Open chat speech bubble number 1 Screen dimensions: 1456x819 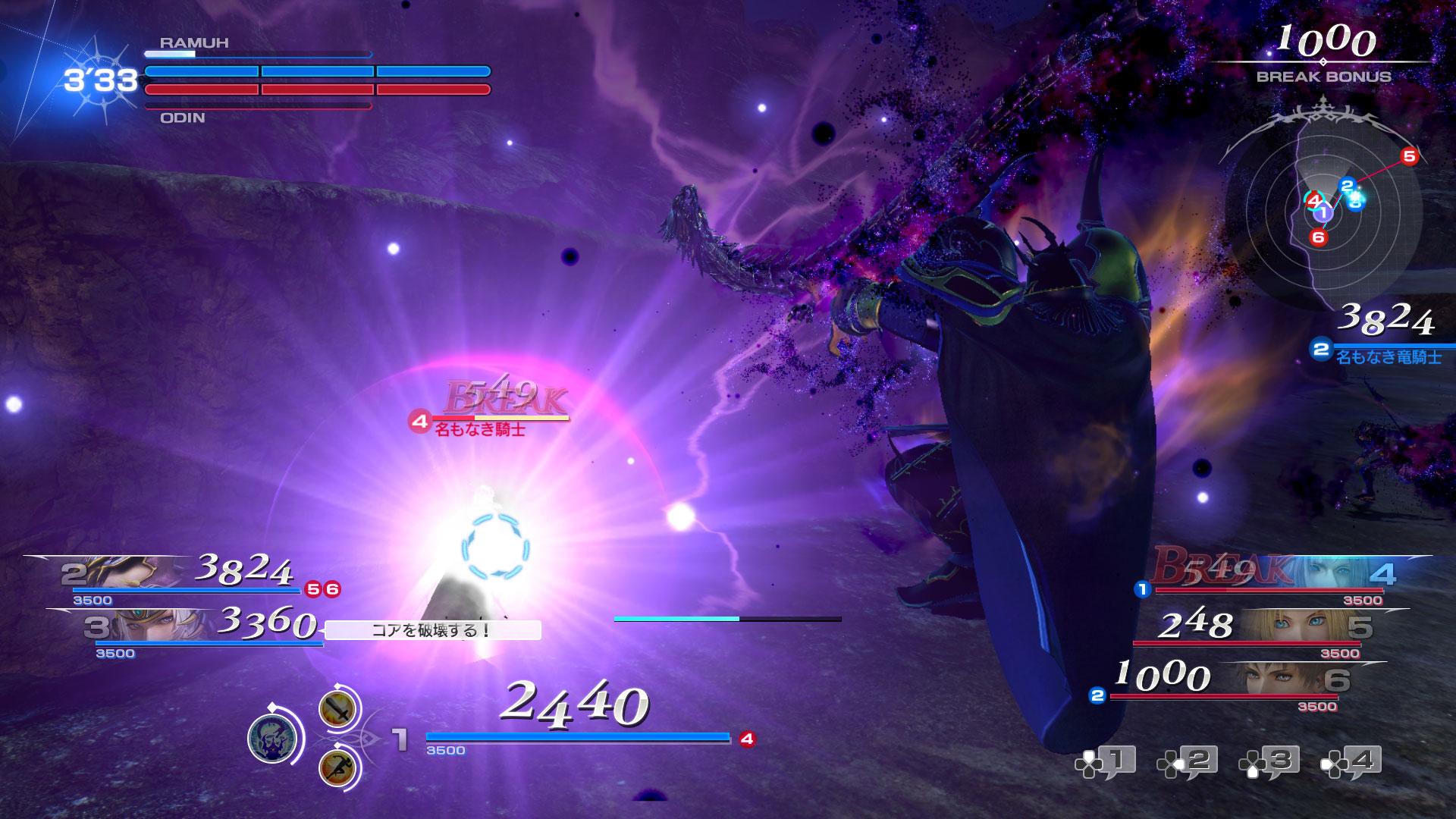point(1106,761)
